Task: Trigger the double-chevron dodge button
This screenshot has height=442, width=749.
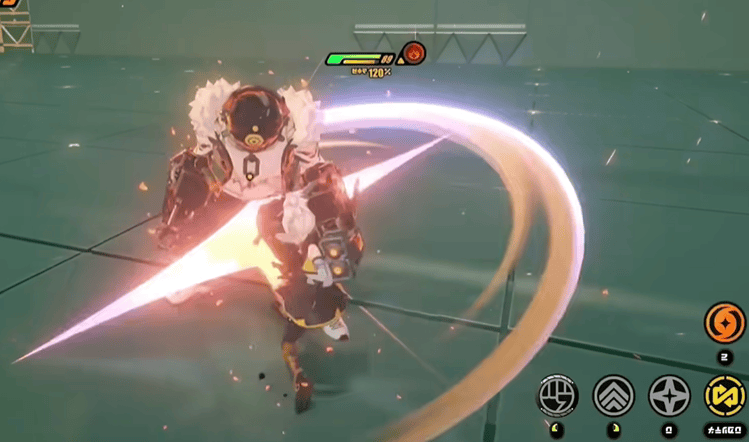Action: (613, 396)
